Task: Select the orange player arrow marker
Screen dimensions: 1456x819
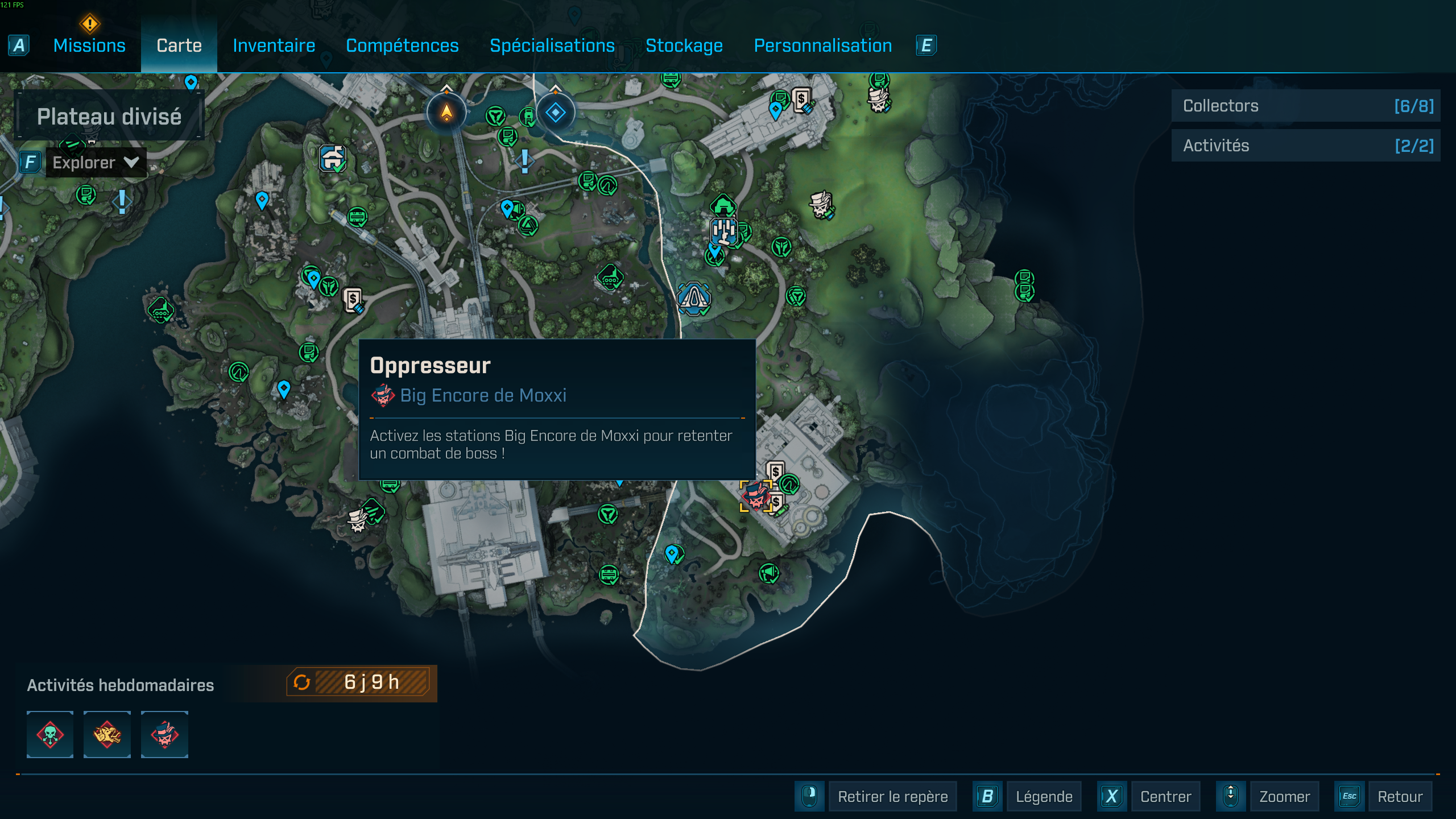Action: tap(446, 113)
